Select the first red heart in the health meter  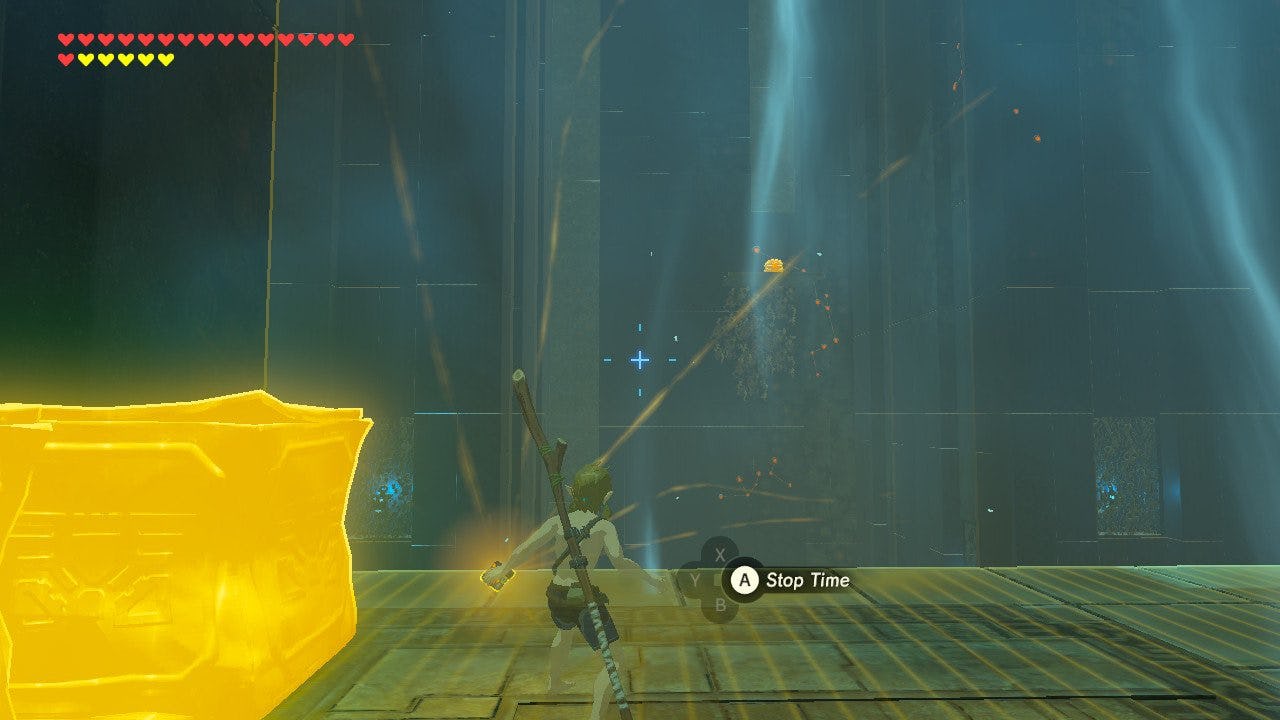(x=65, y=38)
